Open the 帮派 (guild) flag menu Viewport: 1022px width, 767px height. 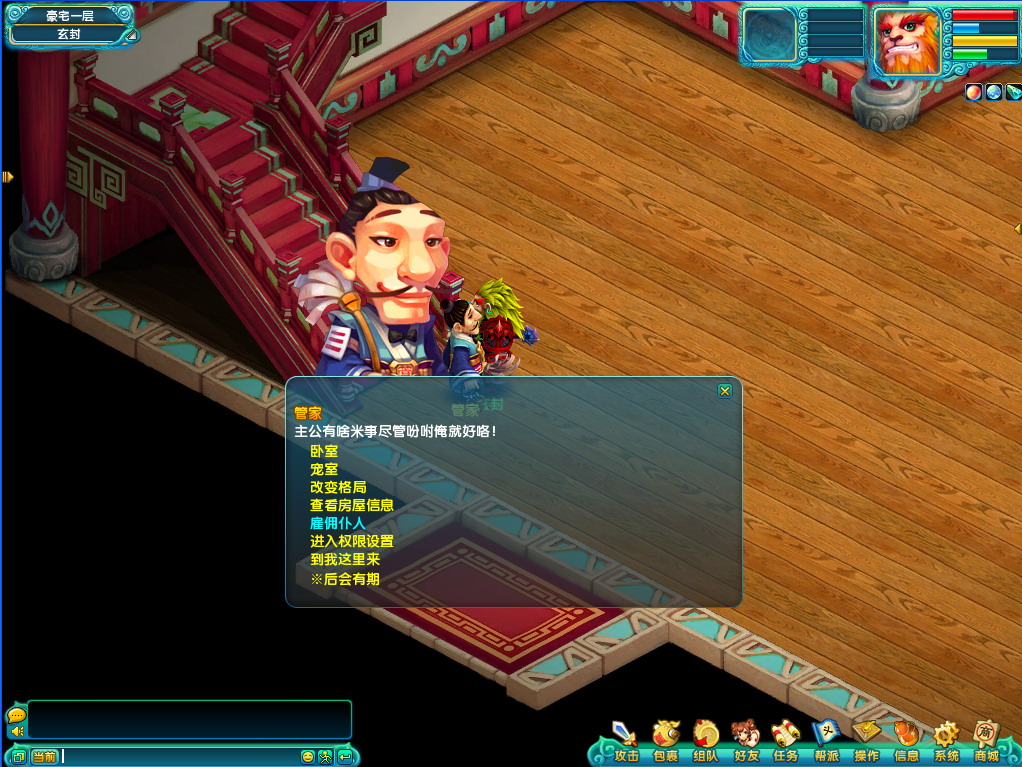click(x=826, y=739)
